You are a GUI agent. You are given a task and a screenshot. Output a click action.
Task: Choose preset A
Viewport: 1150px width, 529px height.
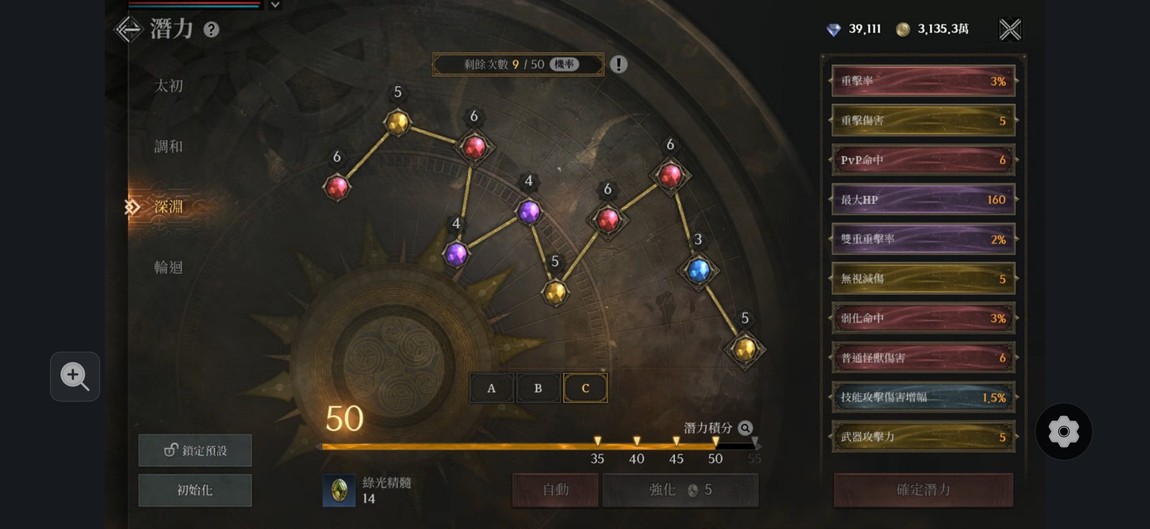tap(491, 388)
